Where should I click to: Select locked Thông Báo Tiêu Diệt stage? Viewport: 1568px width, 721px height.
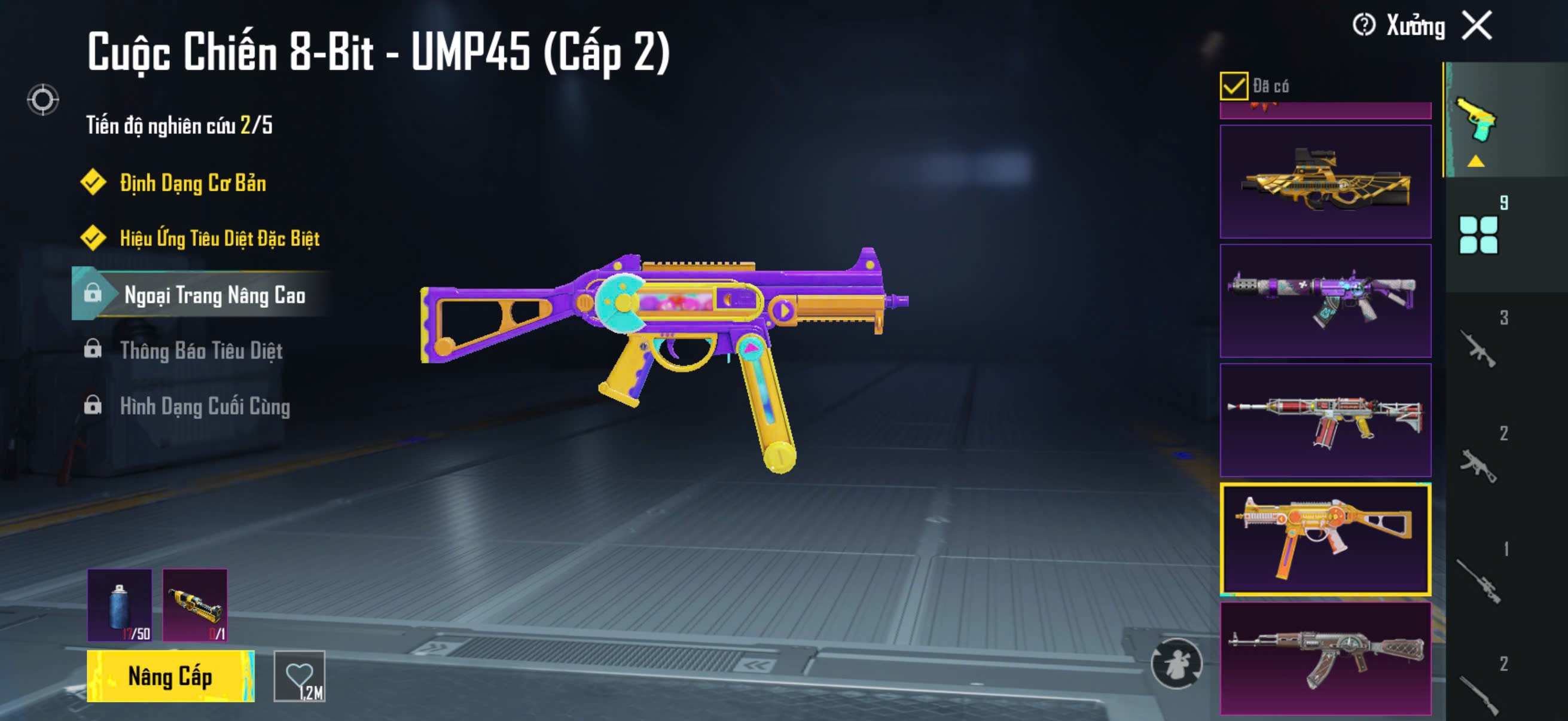coord(201,350)
